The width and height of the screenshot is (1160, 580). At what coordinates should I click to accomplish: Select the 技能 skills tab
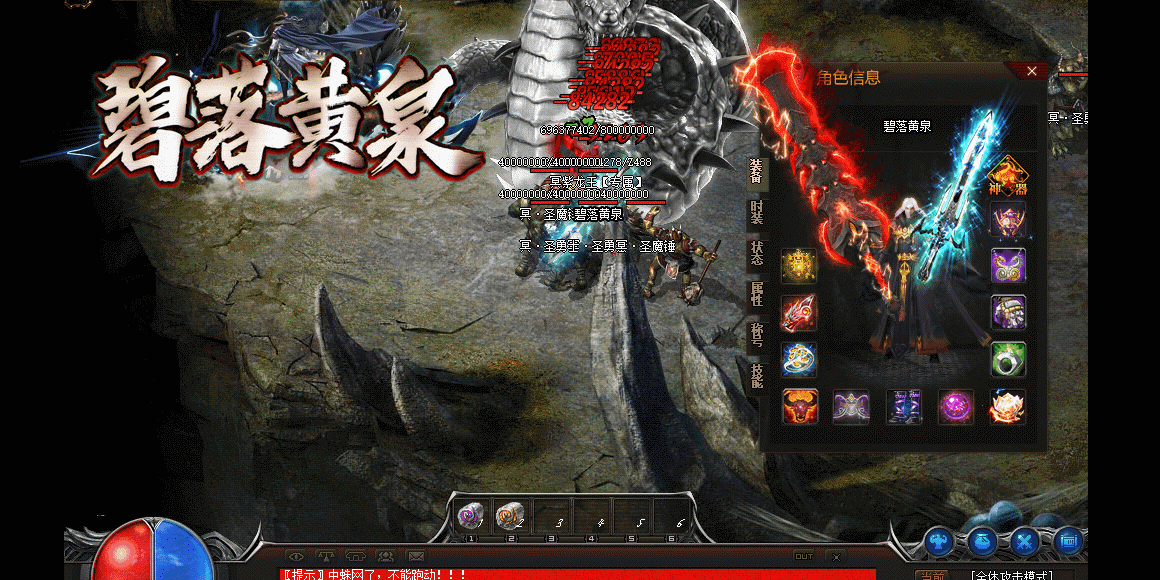pyautogui.click(x=757, y=374)
